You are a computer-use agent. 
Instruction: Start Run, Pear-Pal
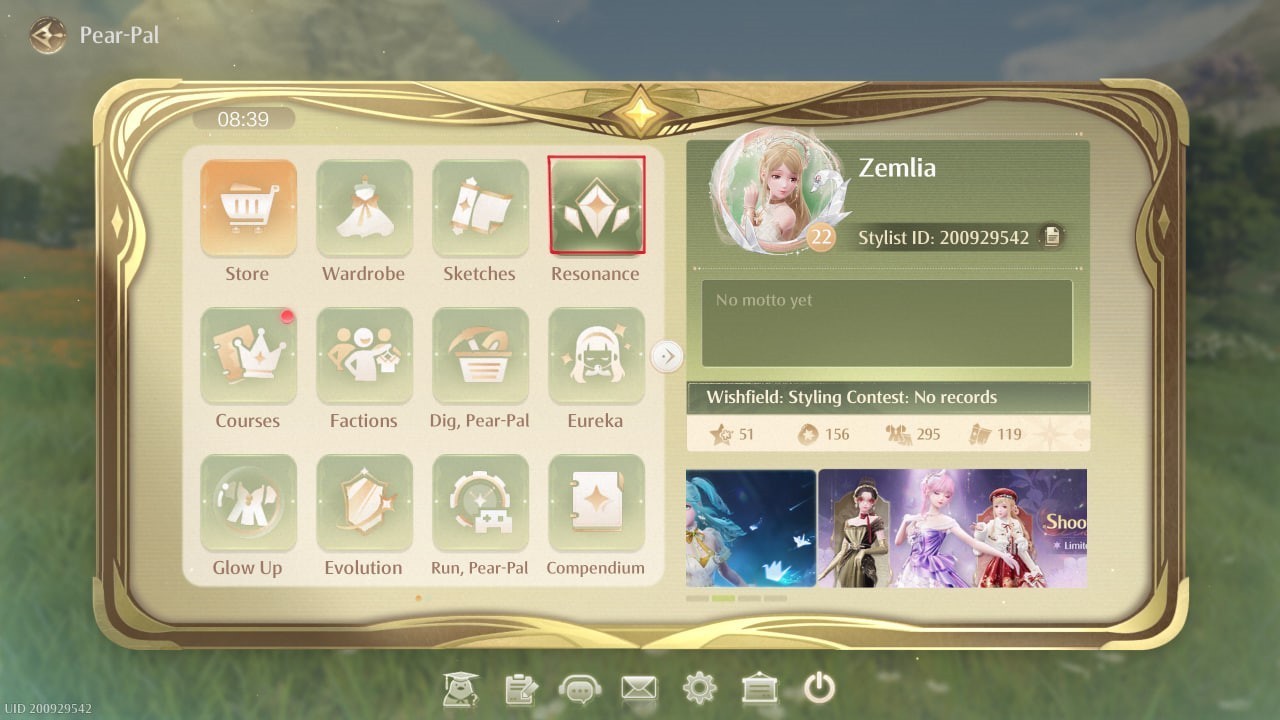coord(480,503)
